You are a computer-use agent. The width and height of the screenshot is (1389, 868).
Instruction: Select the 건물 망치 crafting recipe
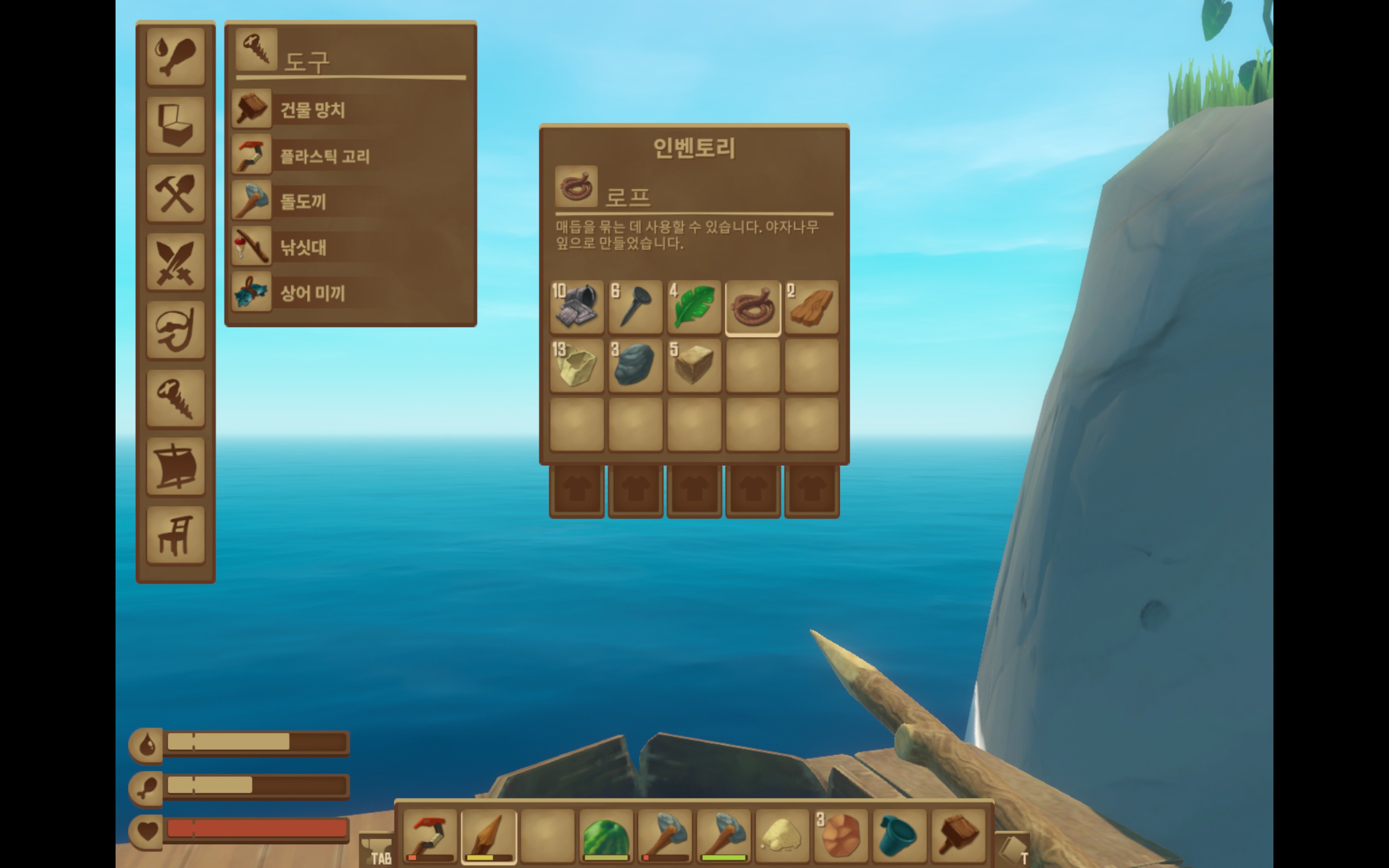coord(312,109)
